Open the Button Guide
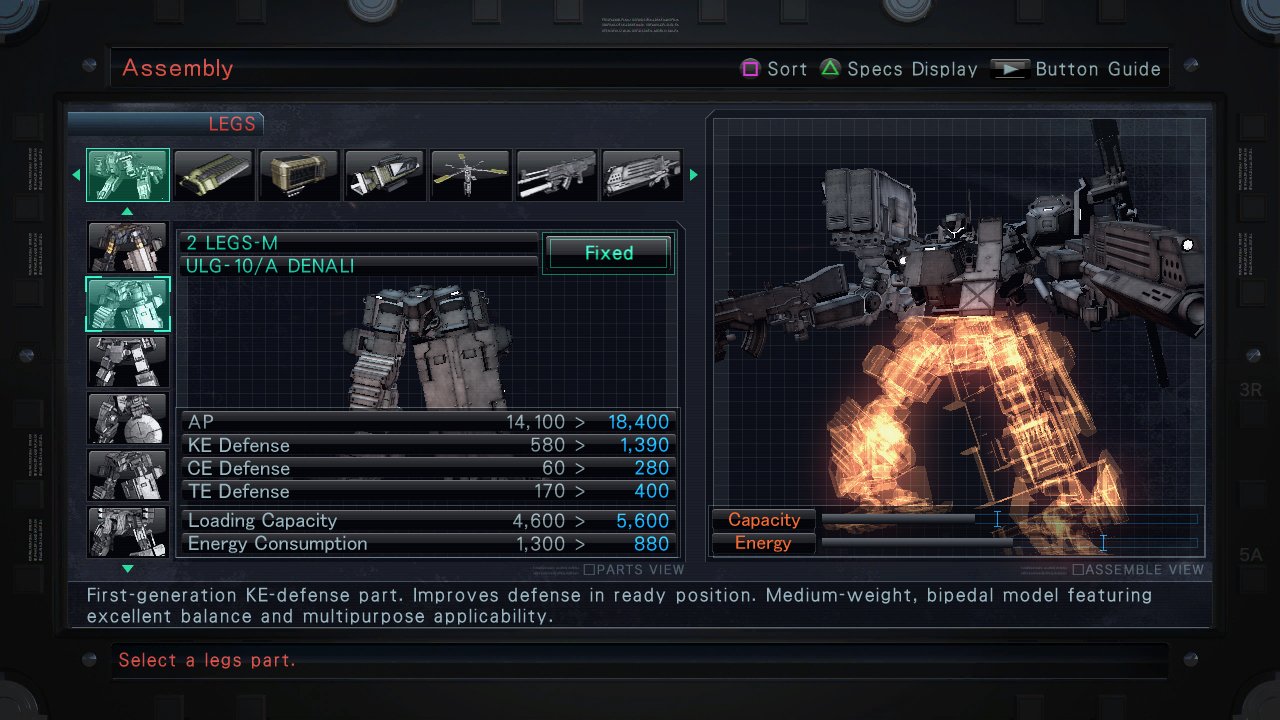 pyautogui.click(x=1098, y=68)
